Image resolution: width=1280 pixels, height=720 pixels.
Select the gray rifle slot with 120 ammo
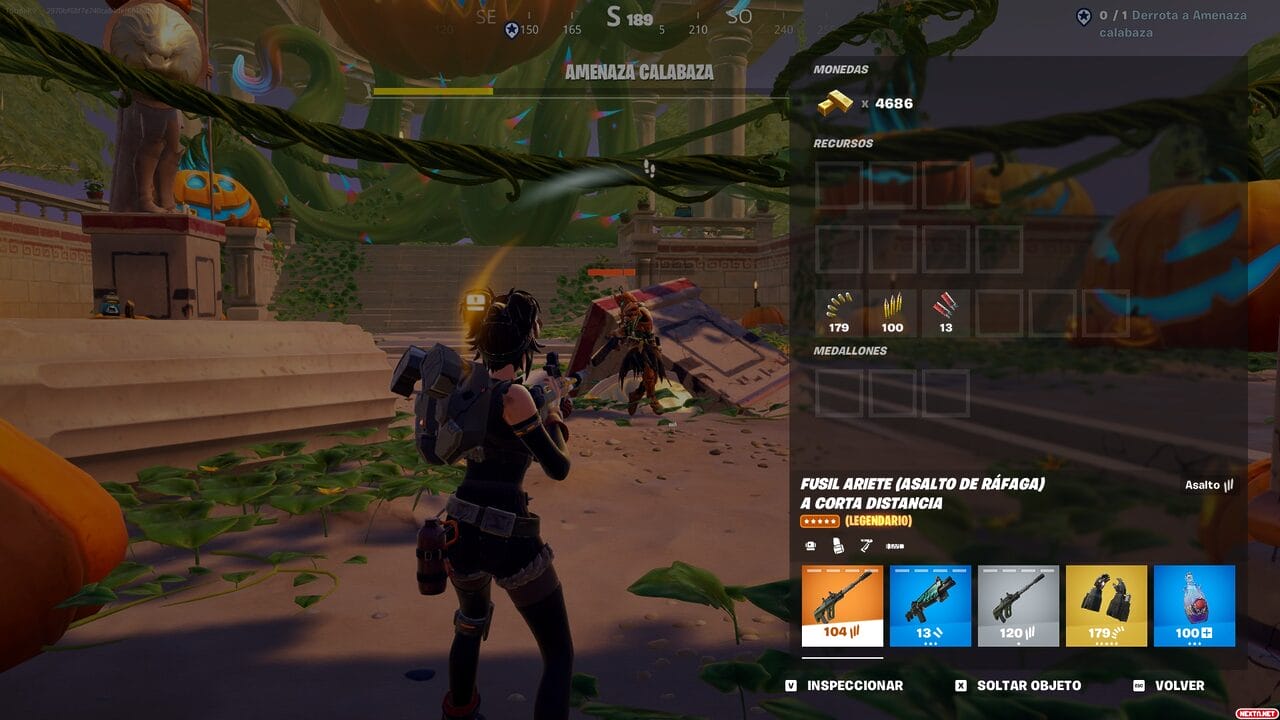click(x=1018, y=606)
